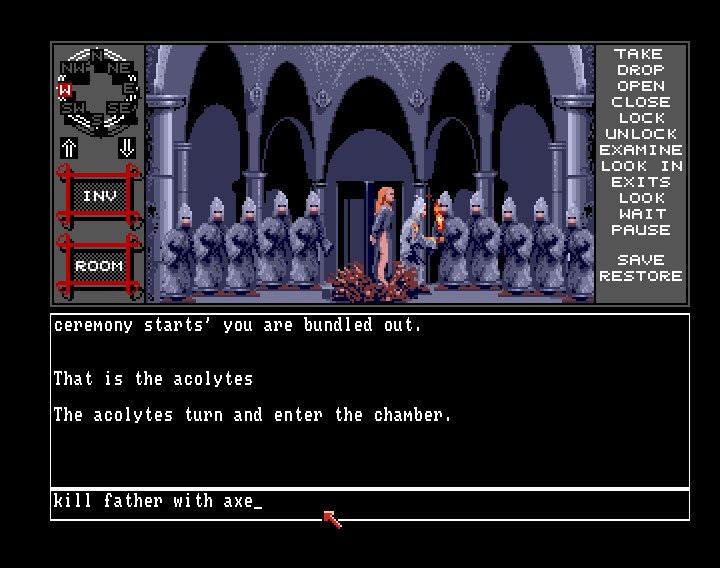This screenshot has height=568, width=720.
Task: Show available EXITS
Action: coord(640,182)
